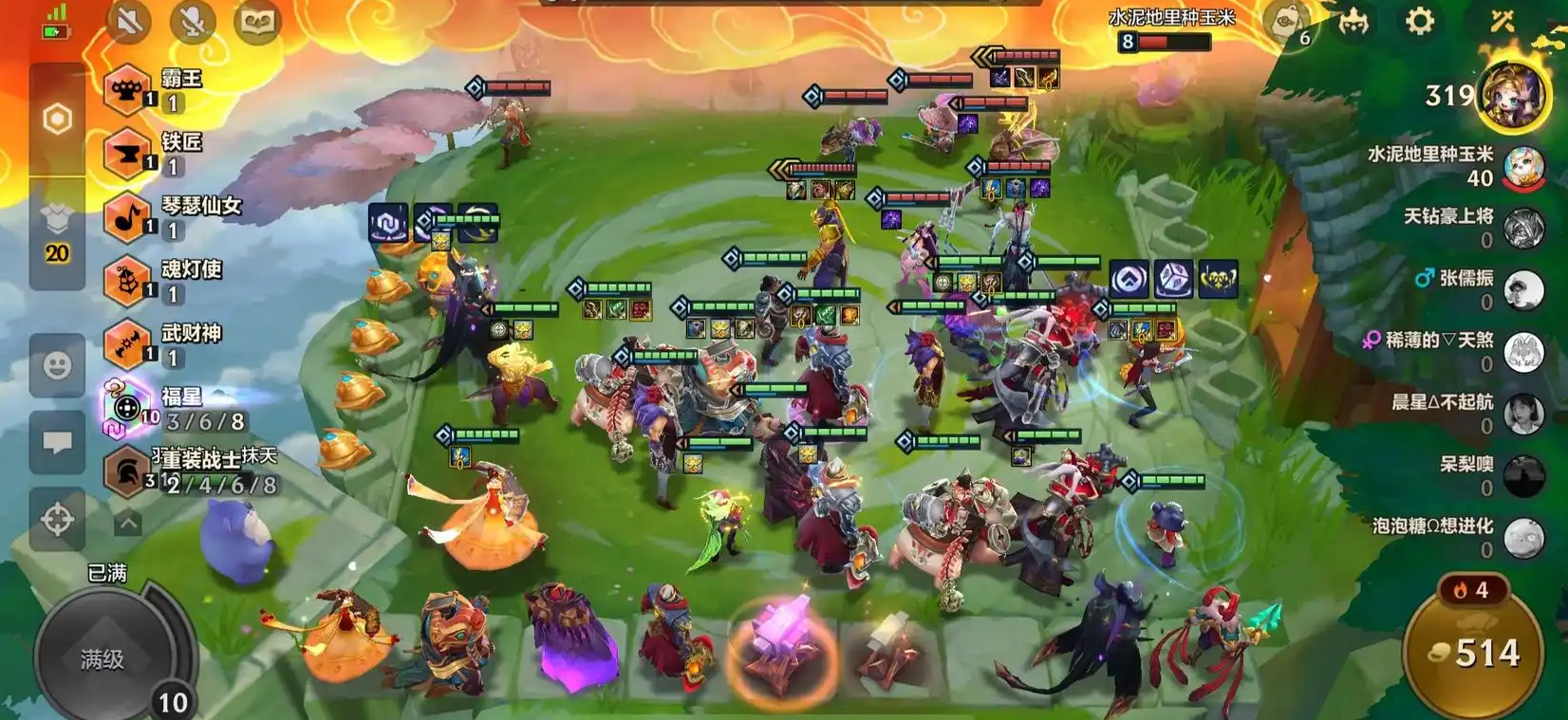1568x720 pixels.
Task: Click the crosshair target button
Action: [57, 519]
